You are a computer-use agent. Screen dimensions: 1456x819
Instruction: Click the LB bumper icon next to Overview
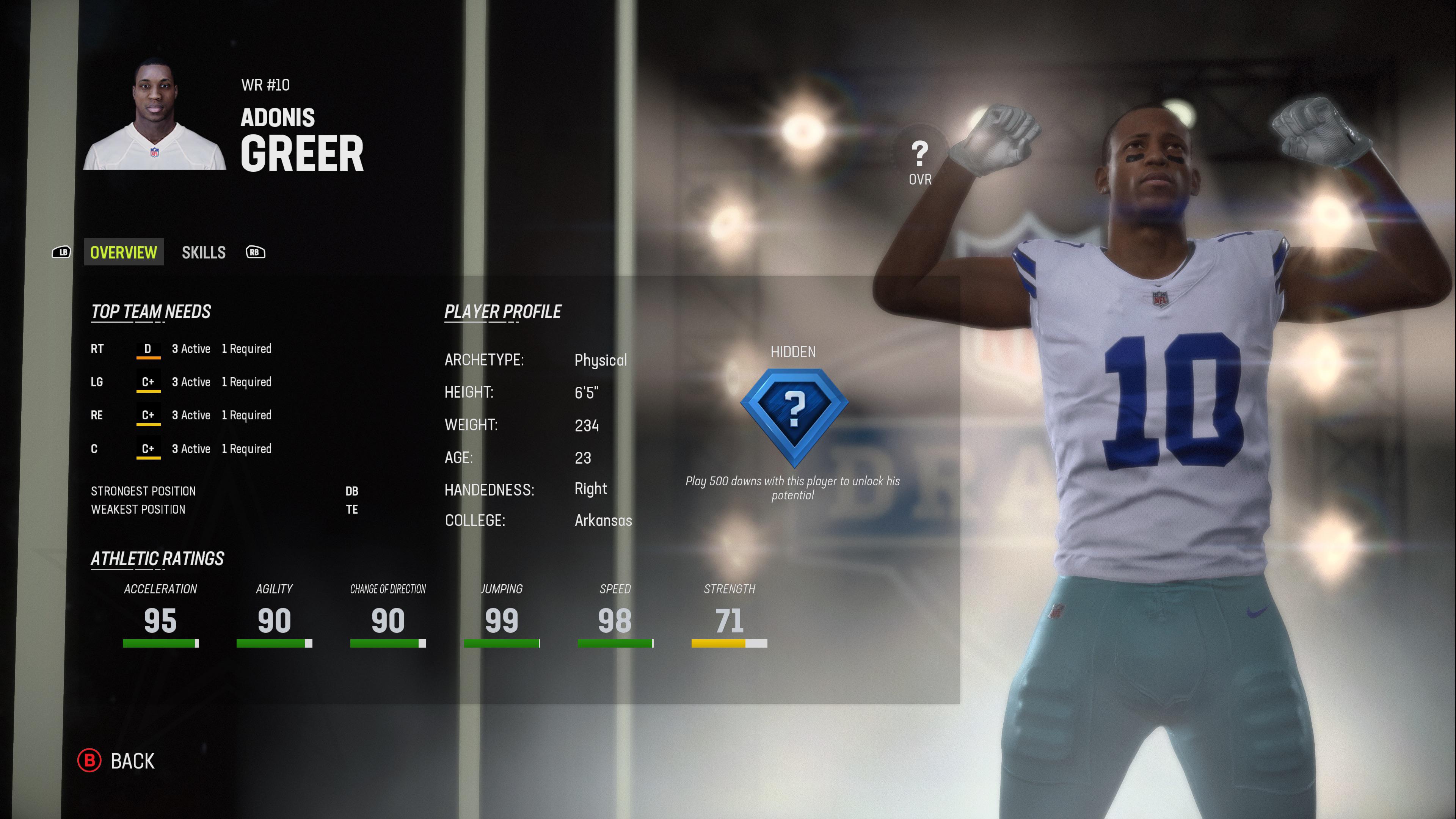click(62, 252)
